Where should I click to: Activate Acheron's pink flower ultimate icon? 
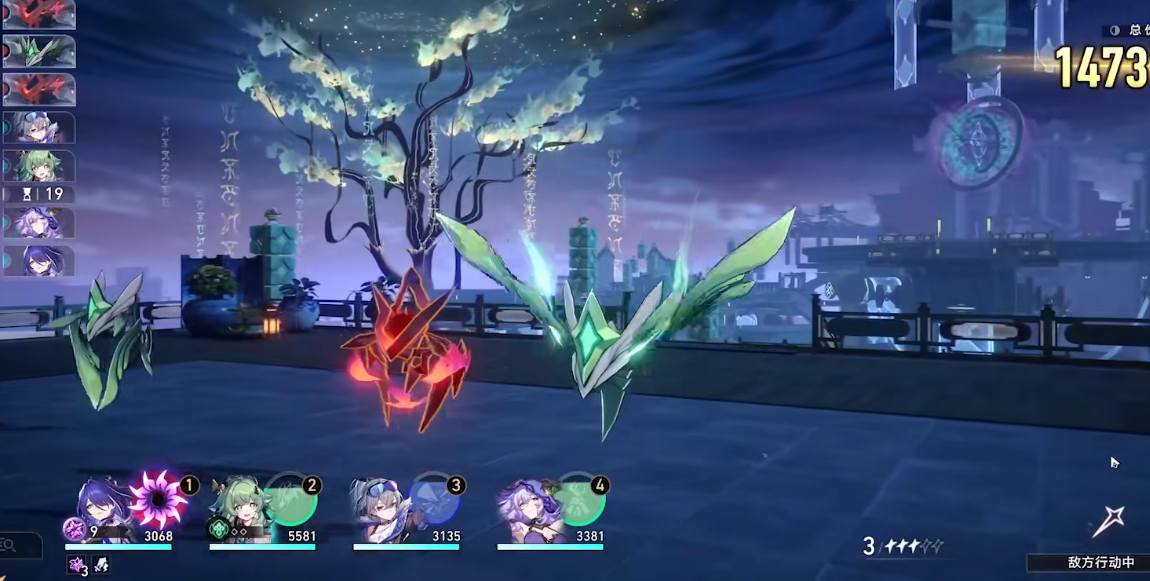[159, 499]
